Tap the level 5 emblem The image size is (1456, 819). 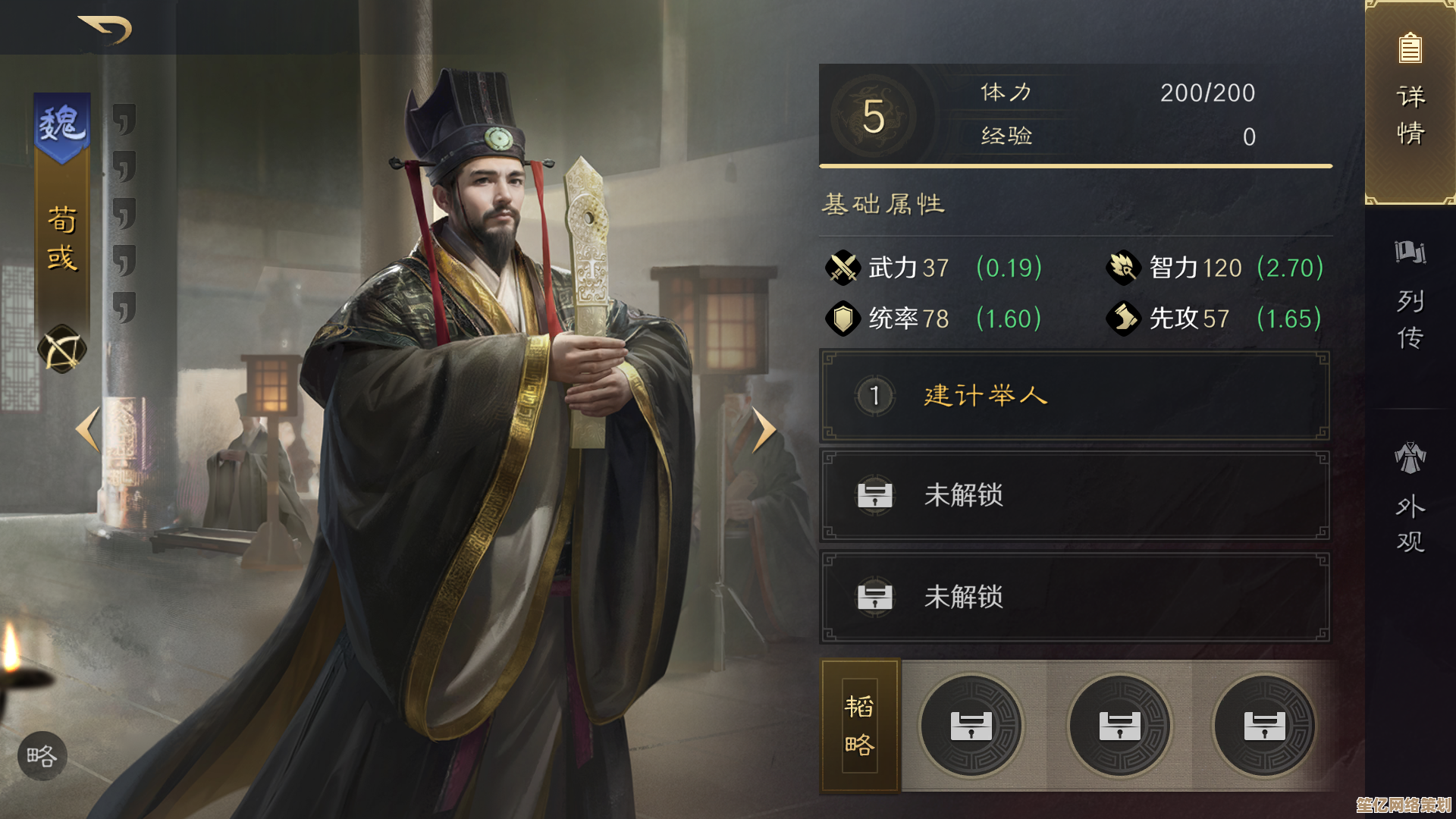tap(874, 117)
